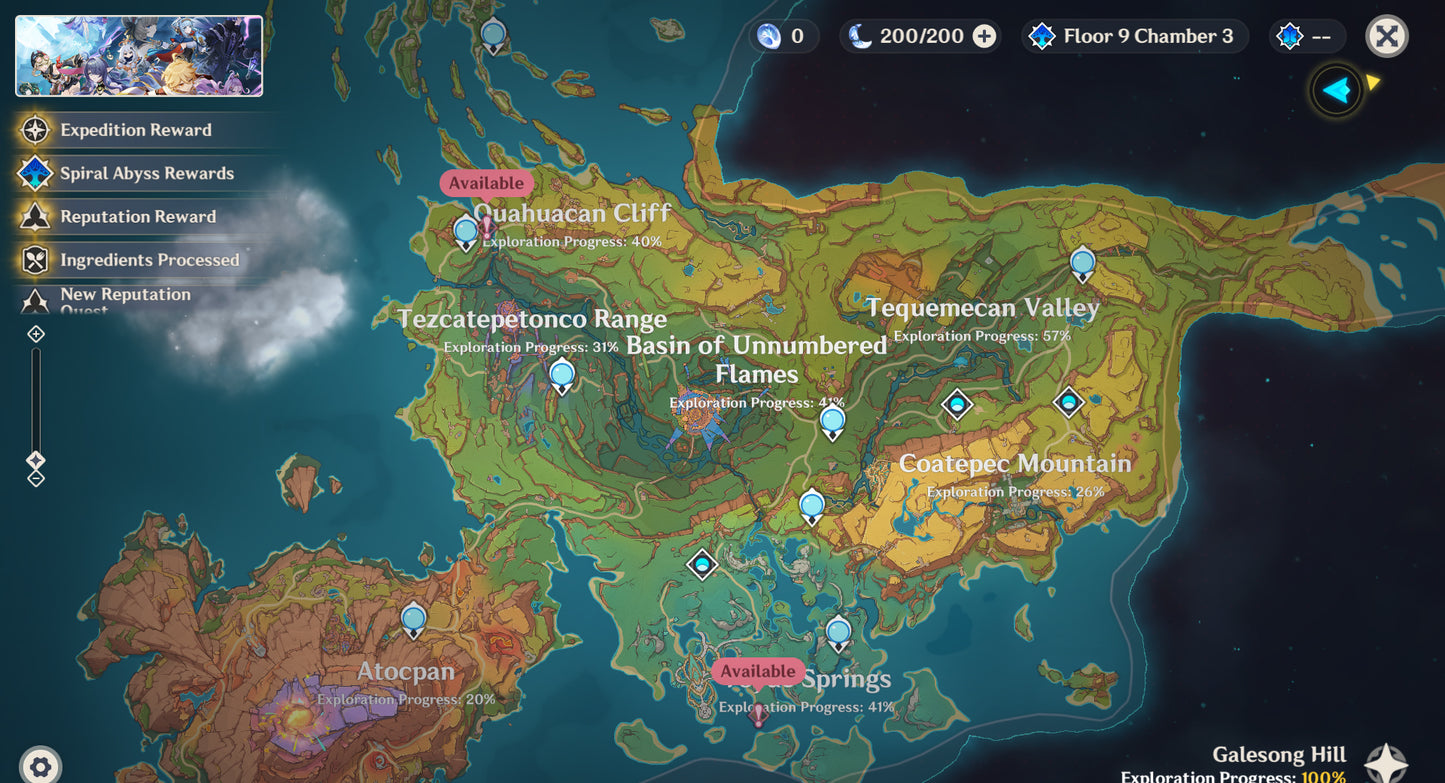Choose Ingredients Processed

[149, 260]
